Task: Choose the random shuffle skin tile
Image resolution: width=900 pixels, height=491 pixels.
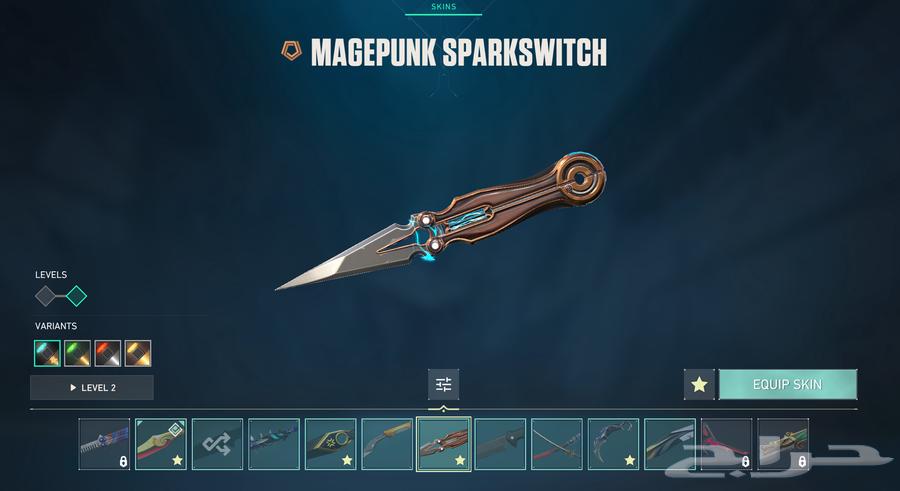Action: click(217, 444)
